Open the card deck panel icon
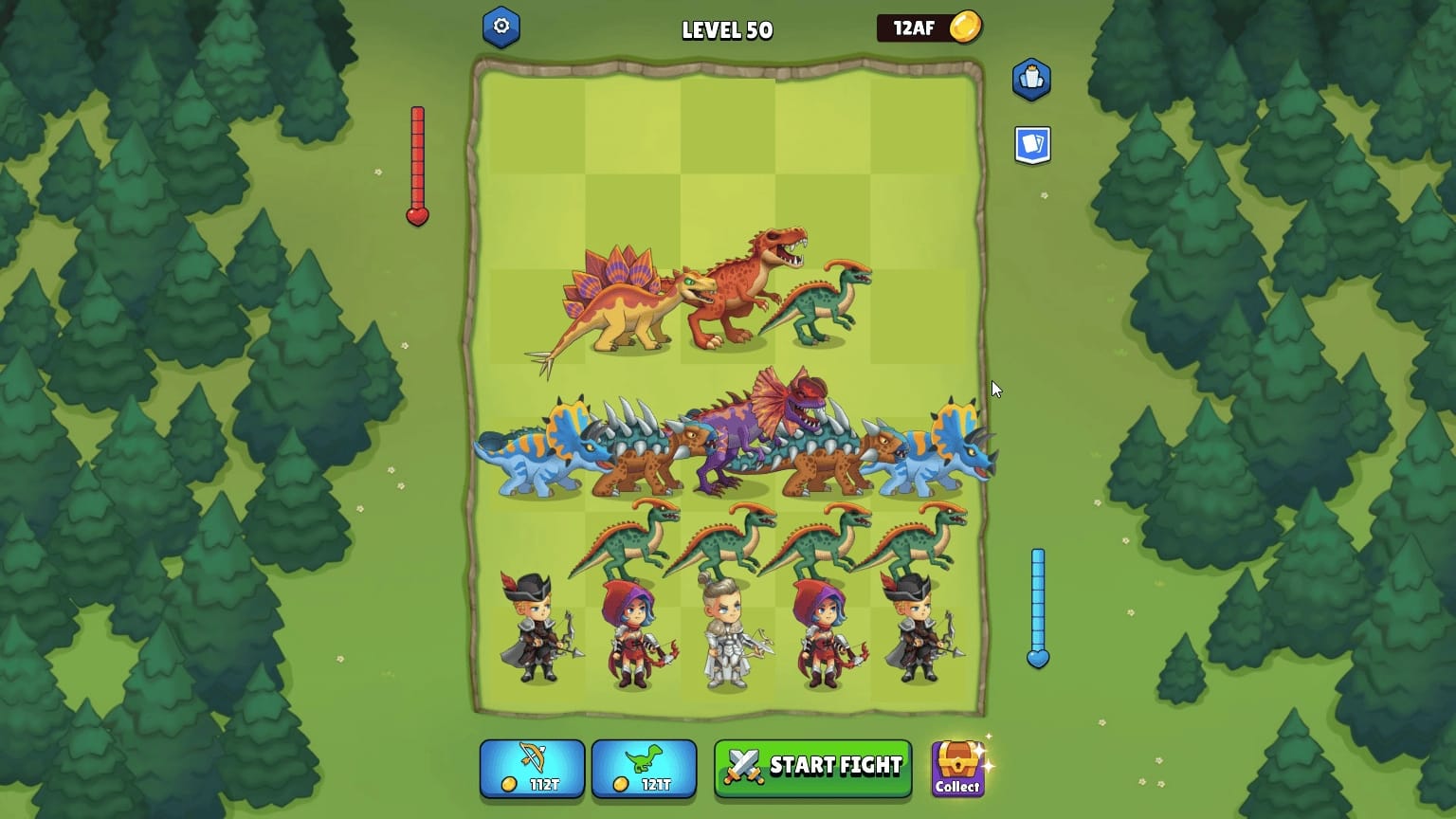The width and height of the screenshot is (1456, 819). coord(1034,145)
